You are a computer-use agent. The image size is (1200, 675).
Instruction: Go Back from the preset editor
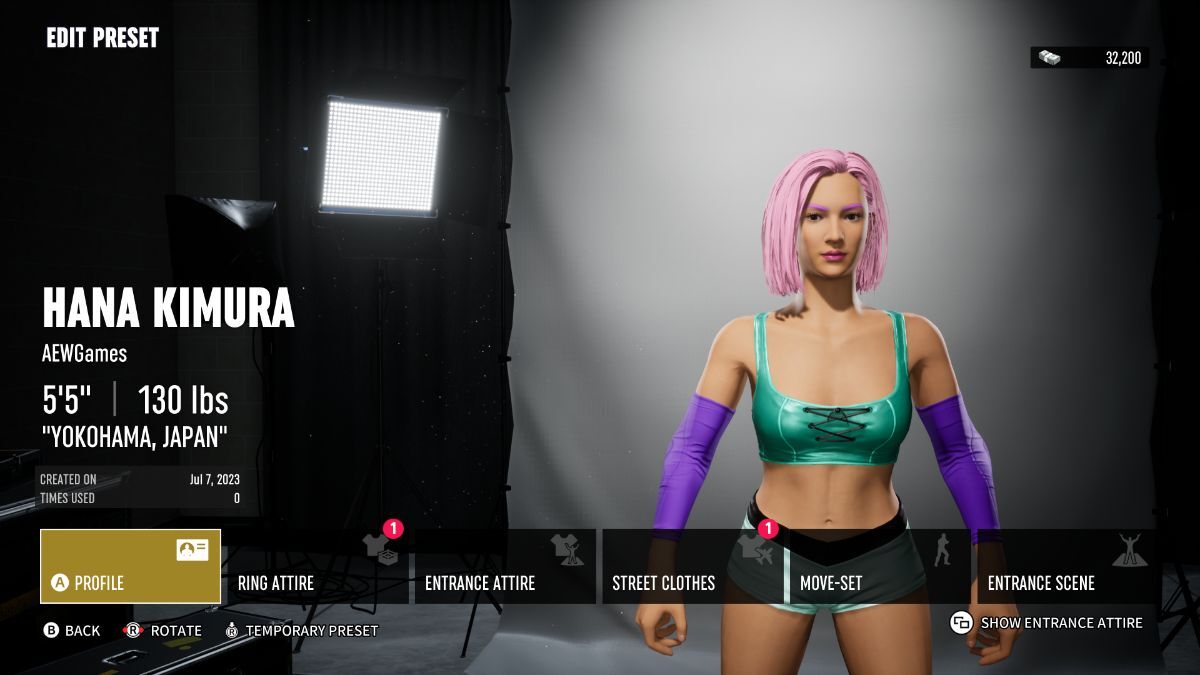(71, 631)
